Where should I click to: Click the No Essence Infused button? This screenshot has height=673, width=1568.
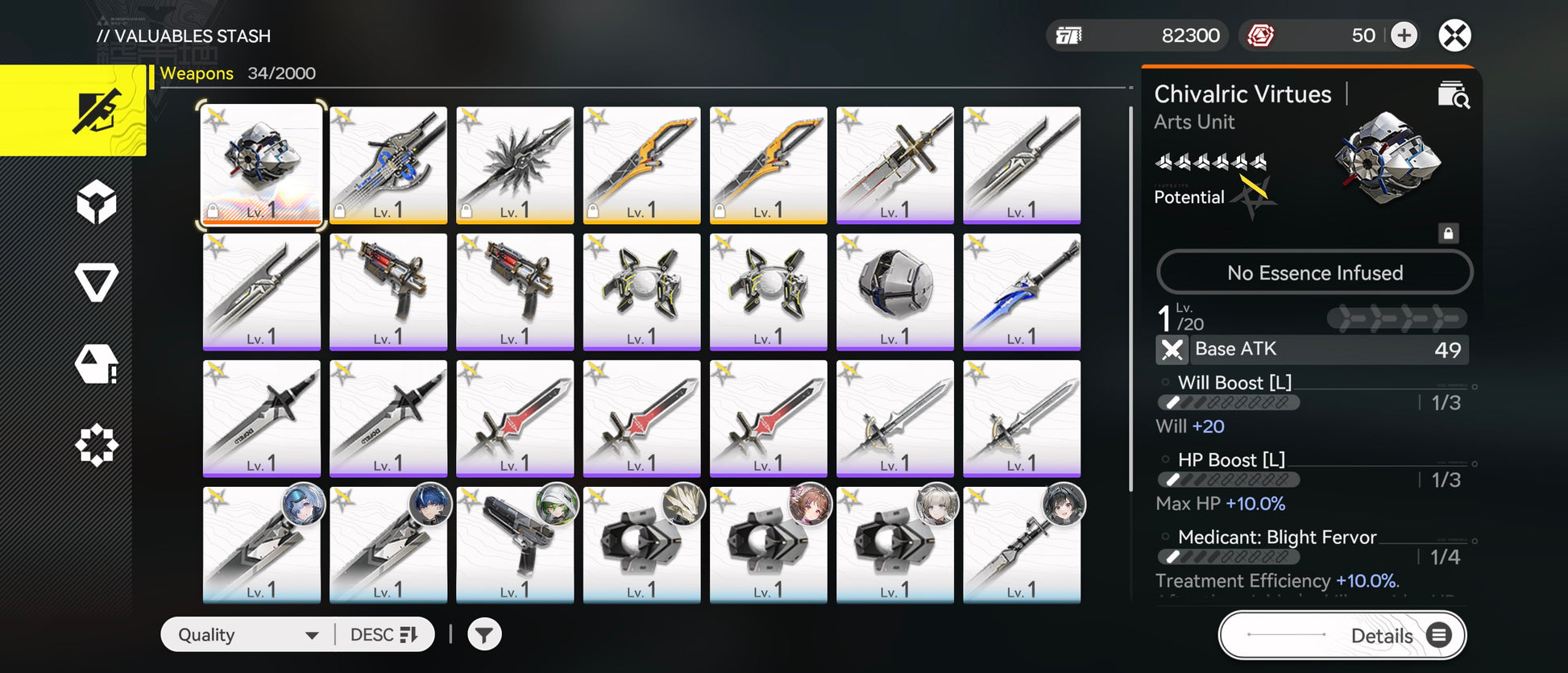1314,272
